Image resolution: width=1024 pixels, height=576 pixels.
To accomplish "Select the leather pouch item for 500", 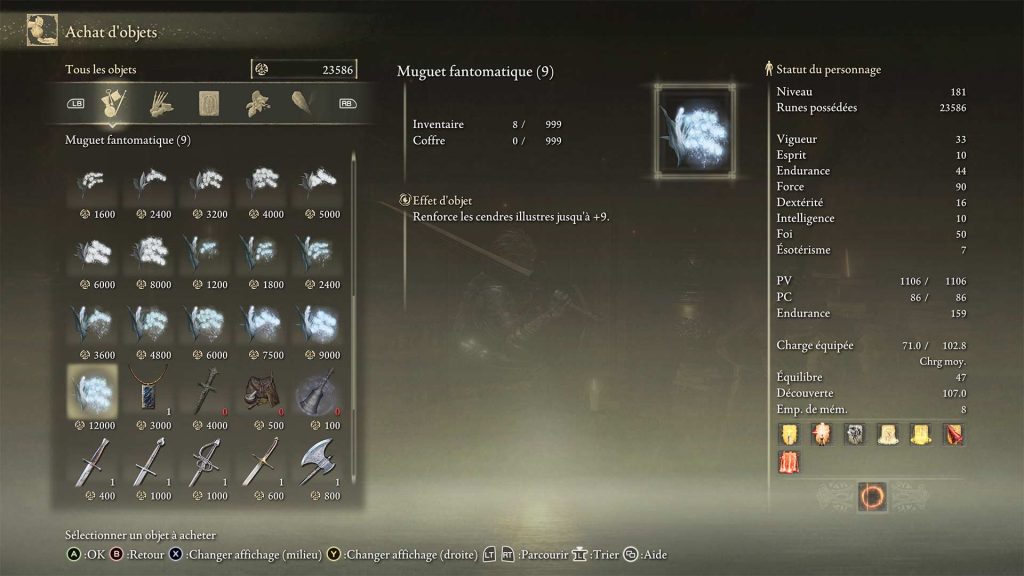I will tap(260, 390).
